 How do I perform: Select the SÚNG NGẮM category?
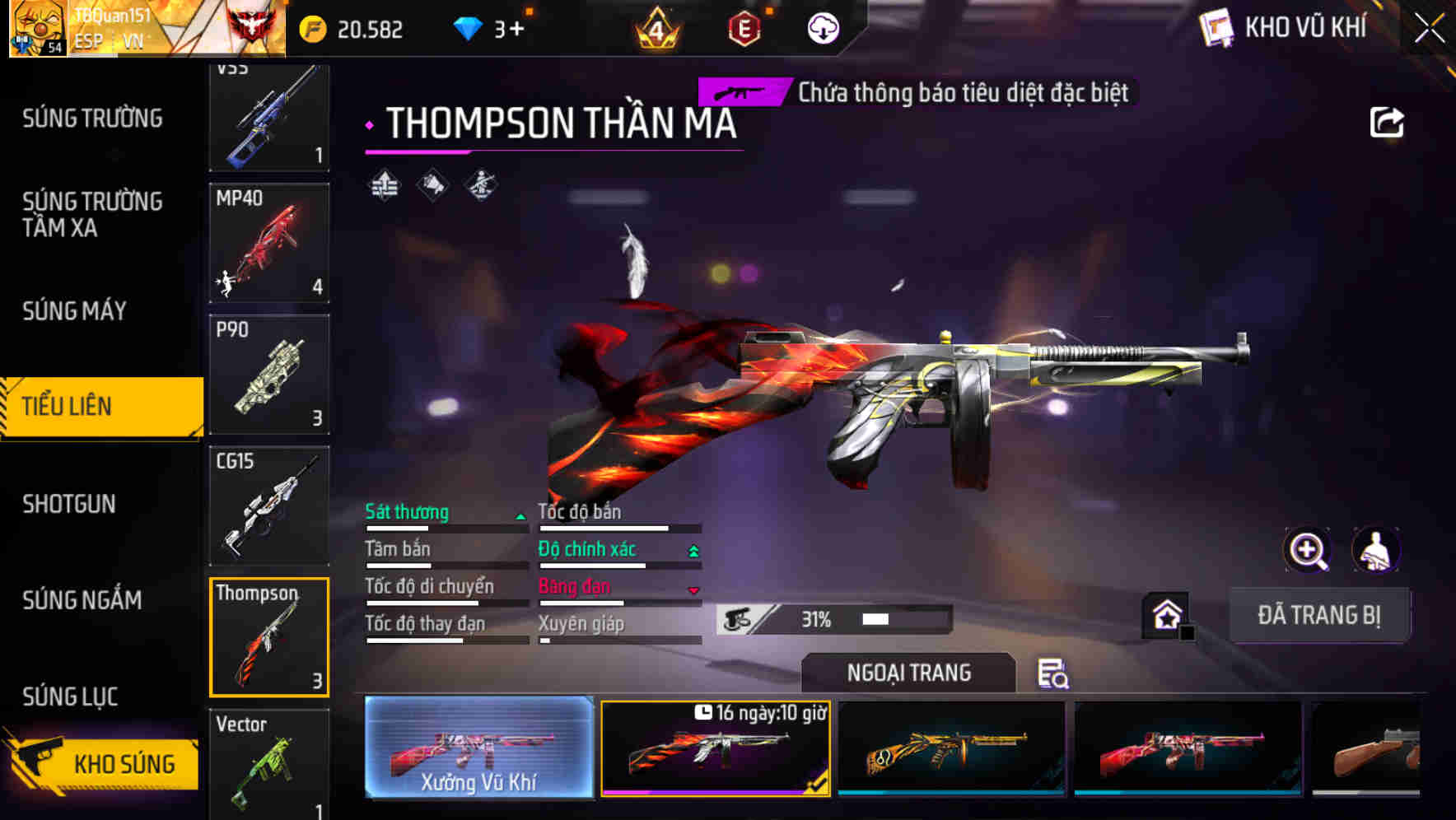coord(82,601)
